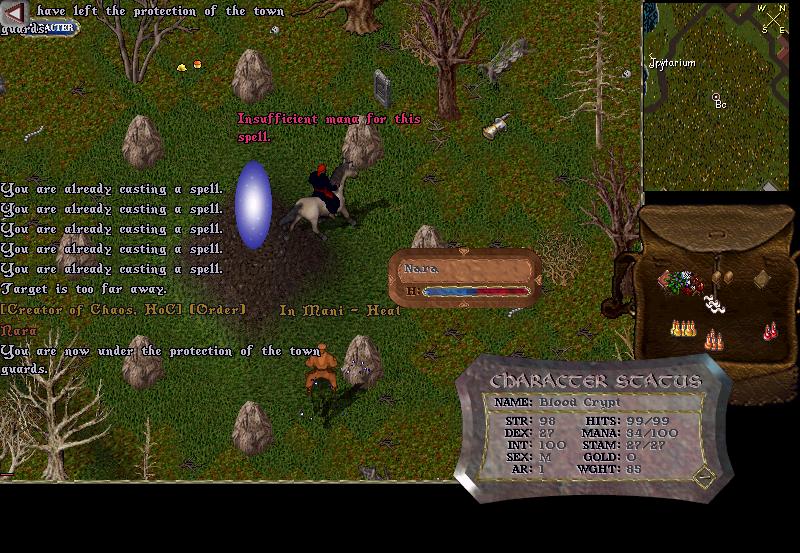Image resolution: width=800 pixels, height=553 pixels.
Task: Select the orange potions stack
Action: pos(713,340)
